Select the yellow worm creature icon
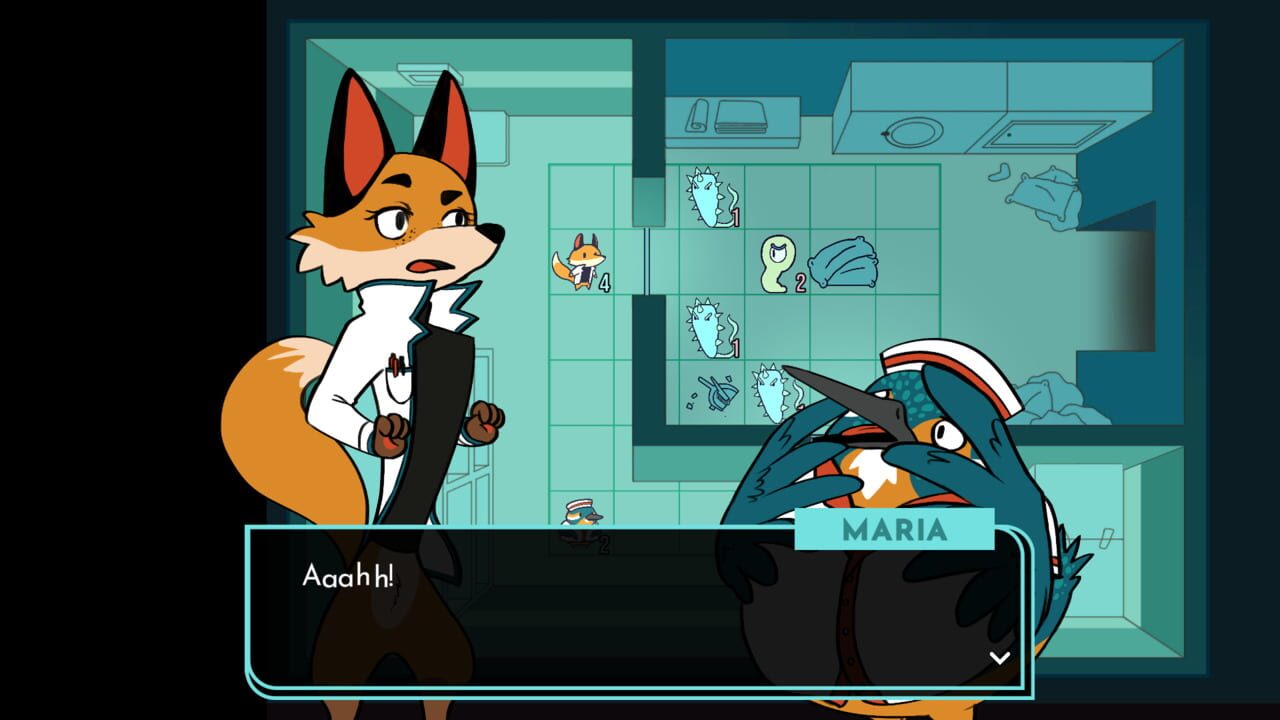This screenshot has width=1280, height=720. pos(775,262)
